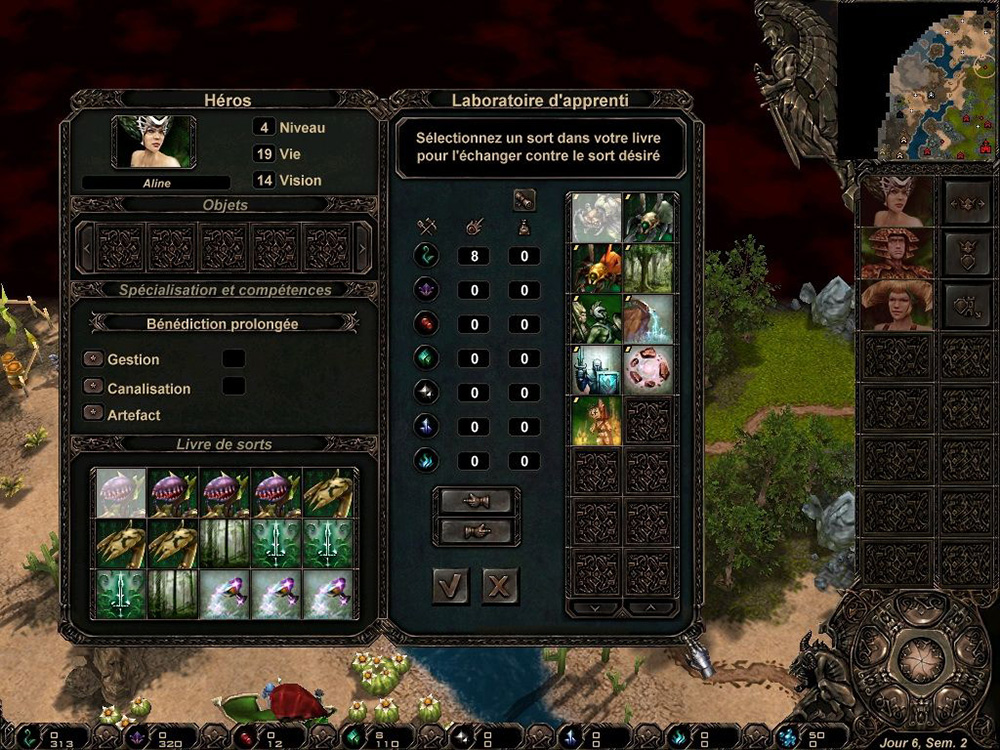This screenshot has height=750, width=1000.
Task: Choose the orange wasp creature spell
Action: [597, 268]
